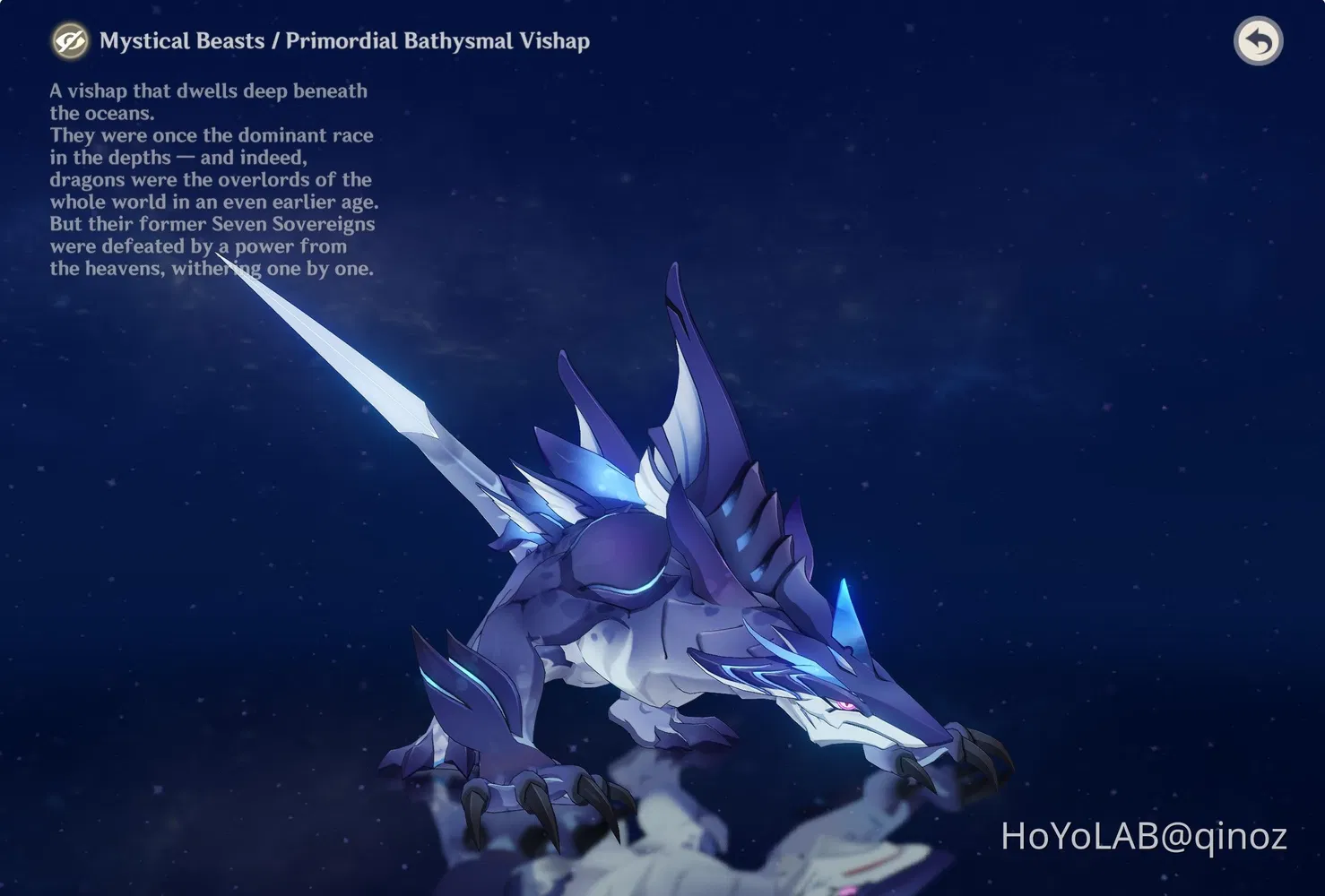Click the Mystical Beasts crossed-eye archive icon
The height and width of the screenshot is (896, 1325).
(x=70, y=40)
